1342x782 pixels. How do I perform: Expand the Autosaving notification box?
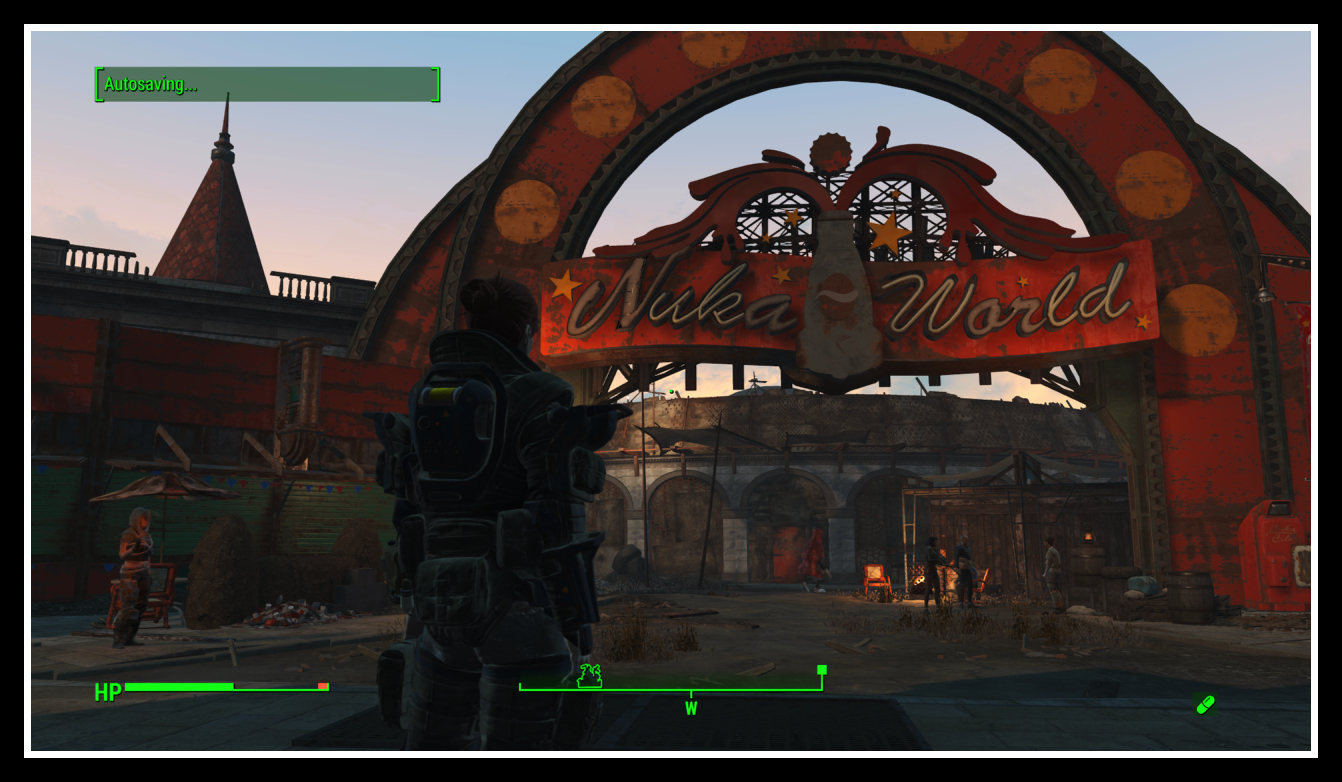pos(267,87)
